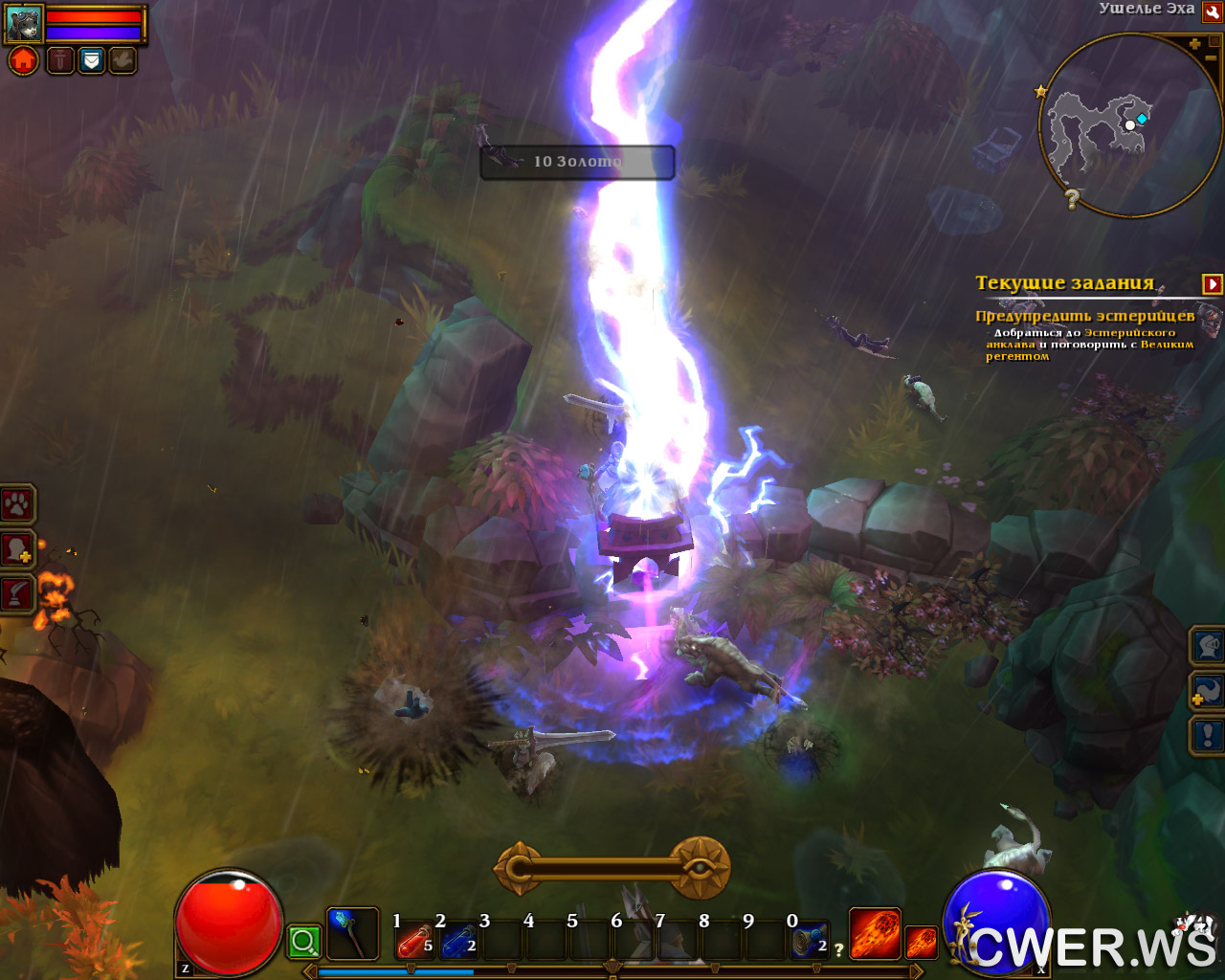Open the character panel with plus sign

pyautogui.click(x=17, y=549)
